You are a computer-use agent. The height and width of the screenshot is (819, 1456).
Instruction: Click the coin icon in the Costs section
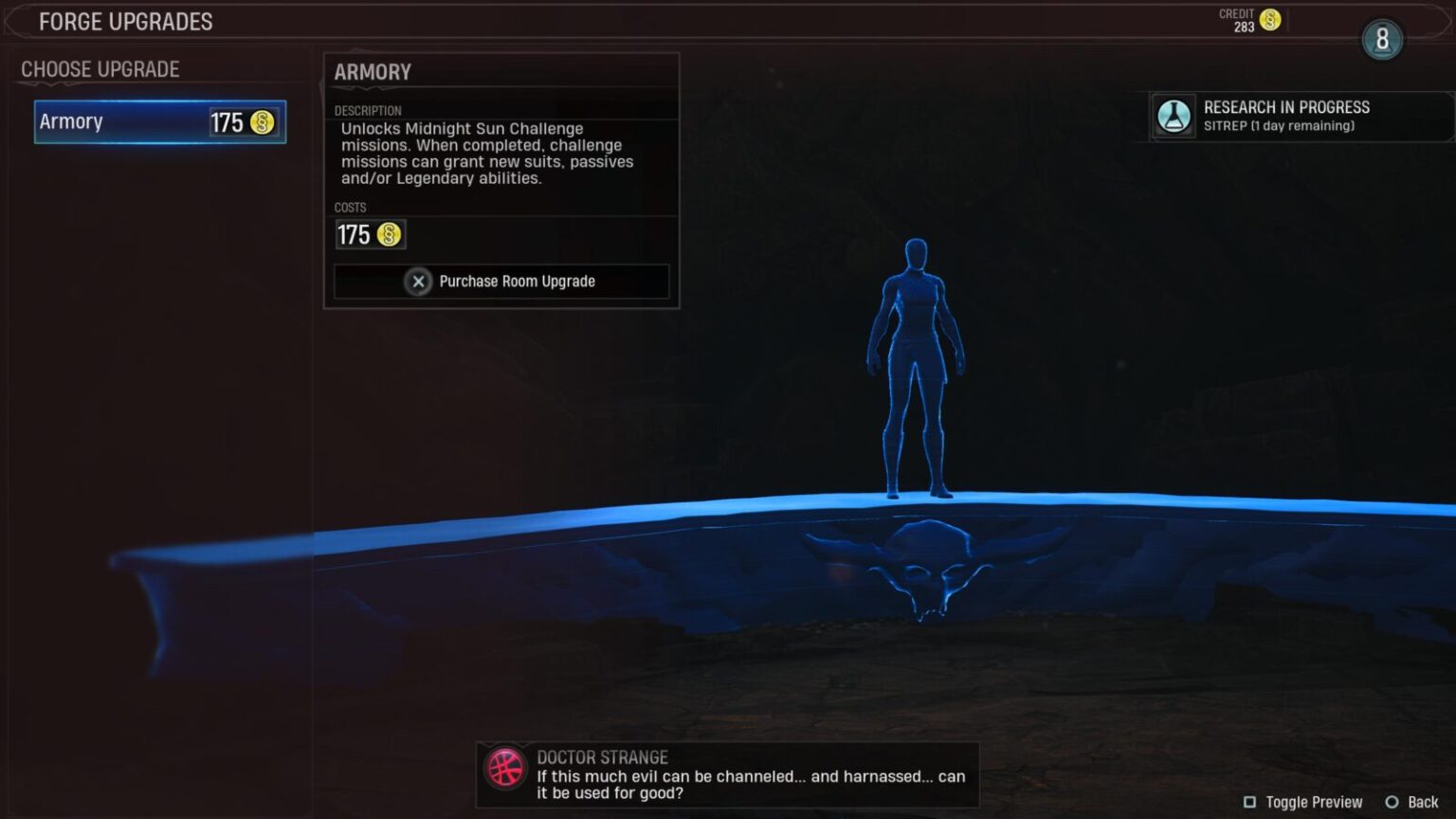tap(389, 234)
